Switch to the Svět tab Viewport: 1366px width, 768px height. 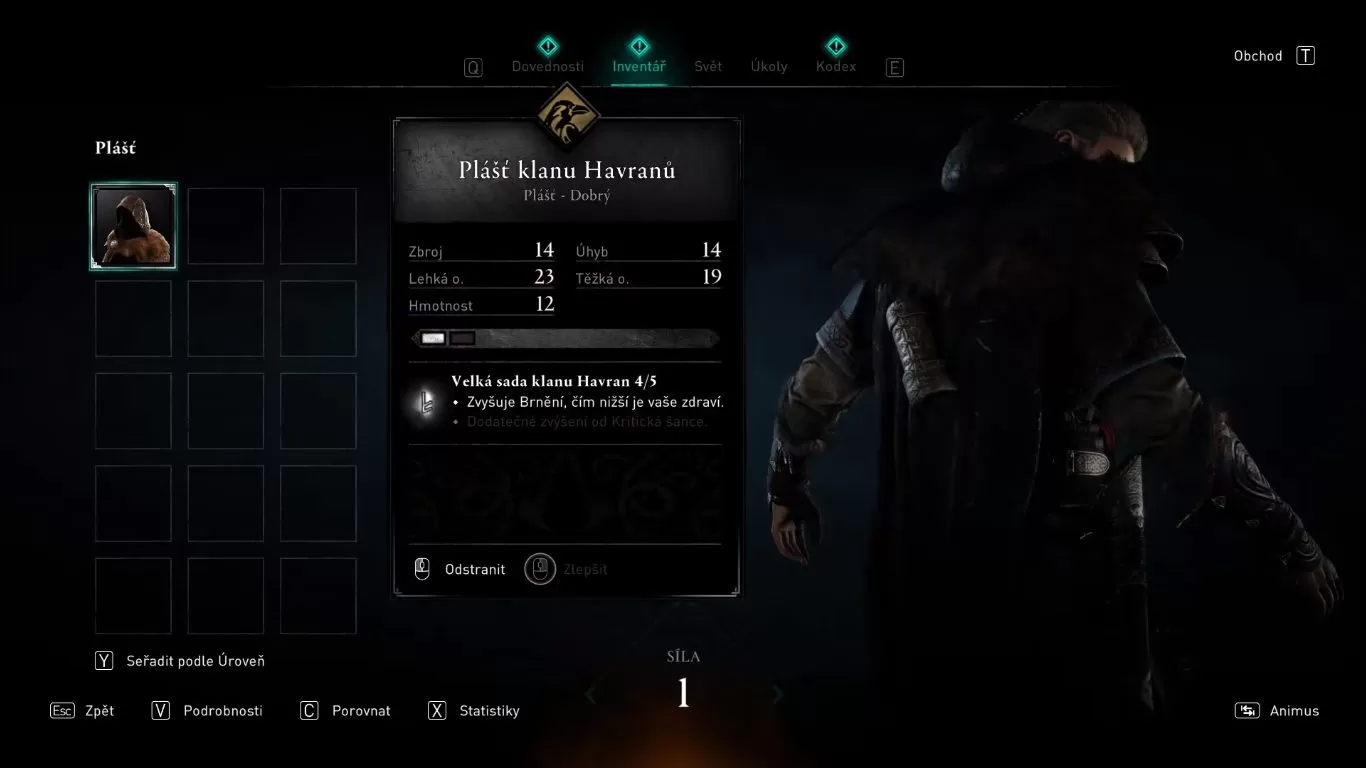pos(707,65)
